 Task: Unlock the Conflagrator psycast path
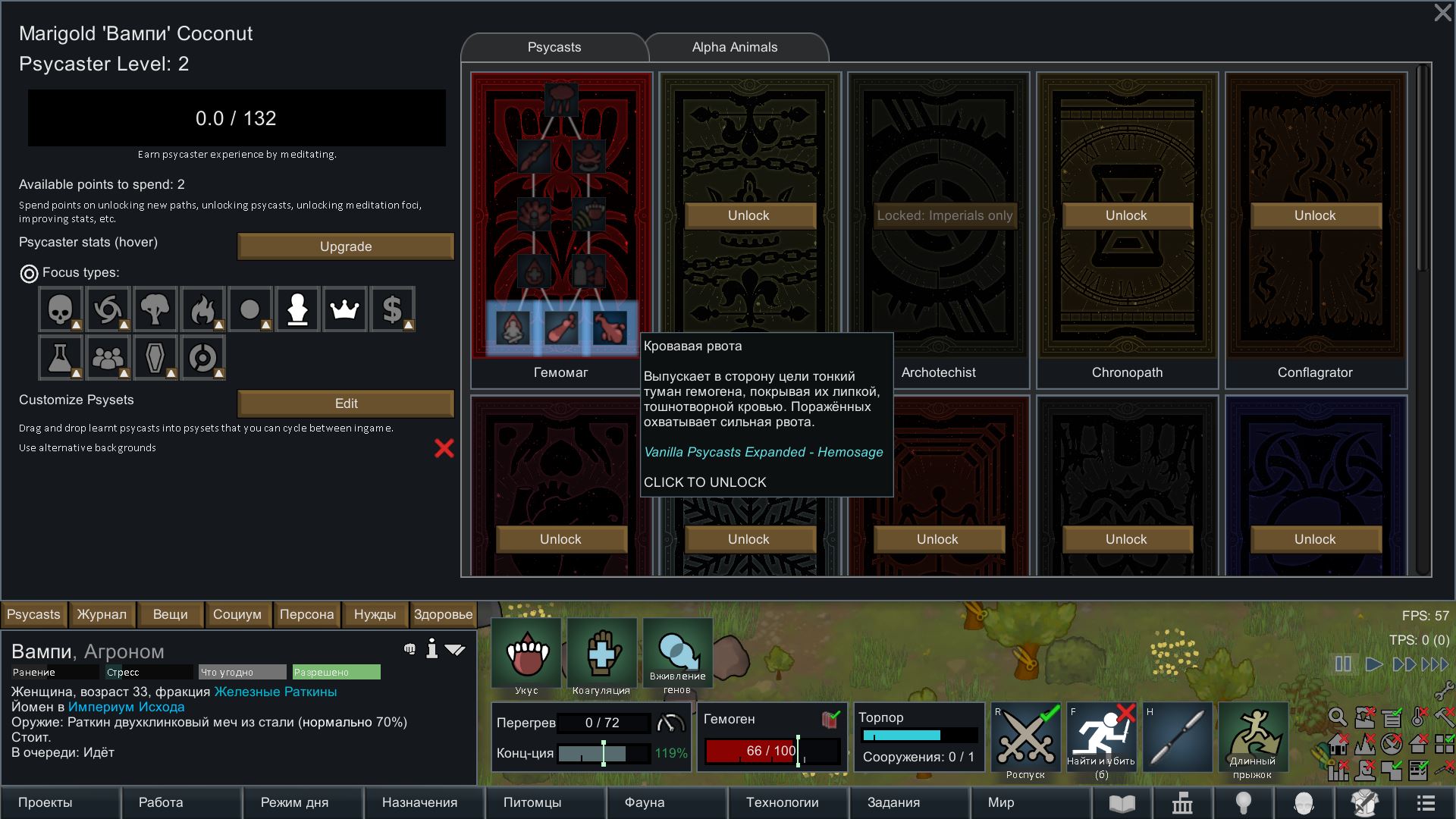1315,215
